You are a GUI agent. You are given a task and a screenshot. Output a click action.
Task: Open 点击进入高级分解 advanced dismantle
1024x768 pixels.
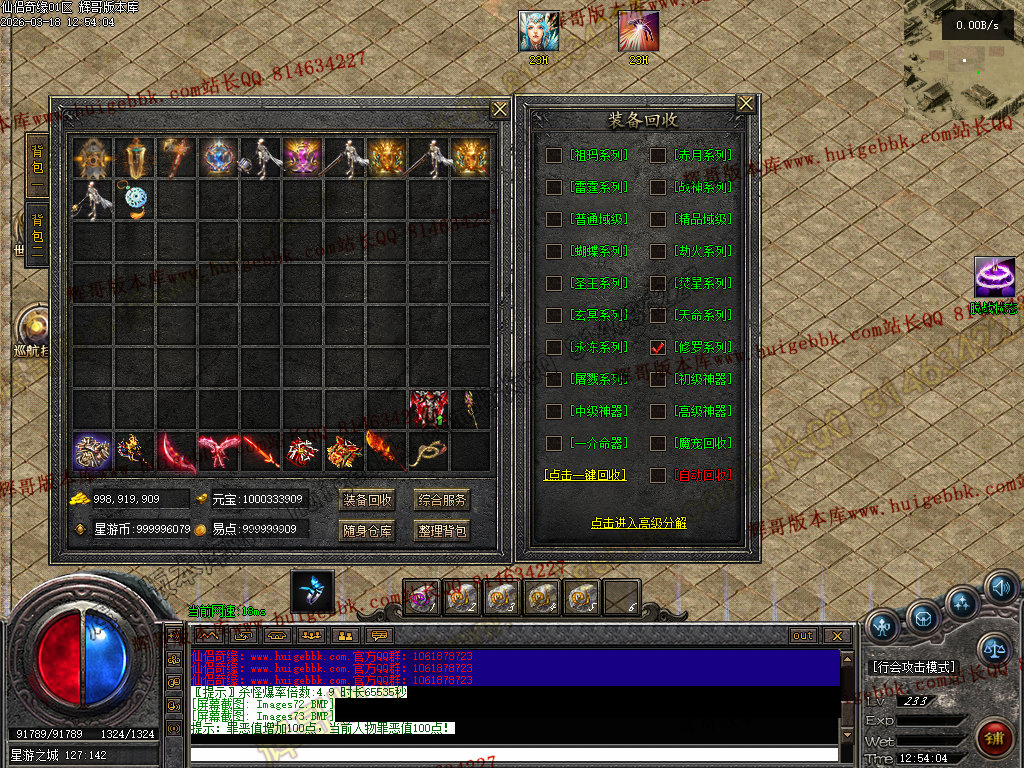(638, 523)
